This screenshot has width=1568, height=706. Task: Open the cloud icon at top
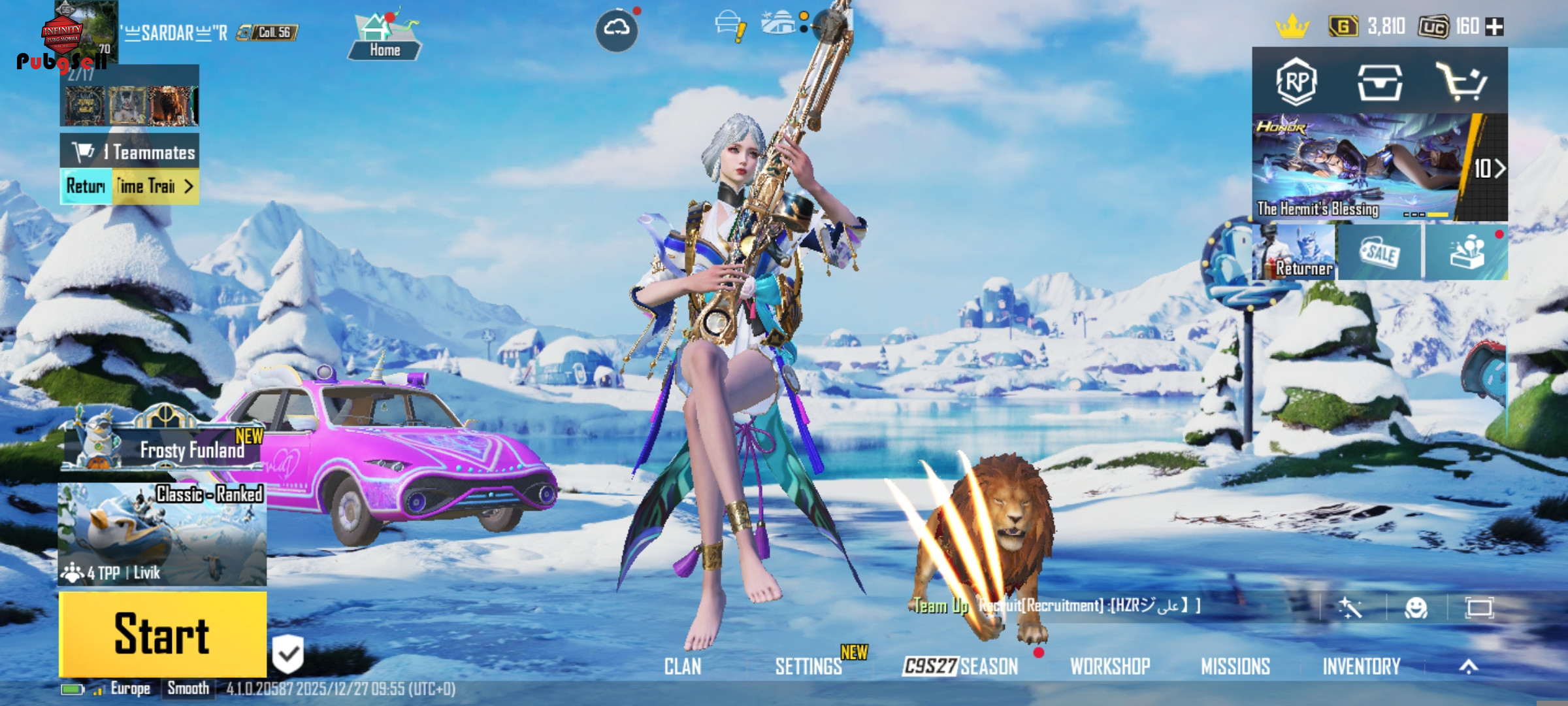pyautogui.click(x=617, y=29)
